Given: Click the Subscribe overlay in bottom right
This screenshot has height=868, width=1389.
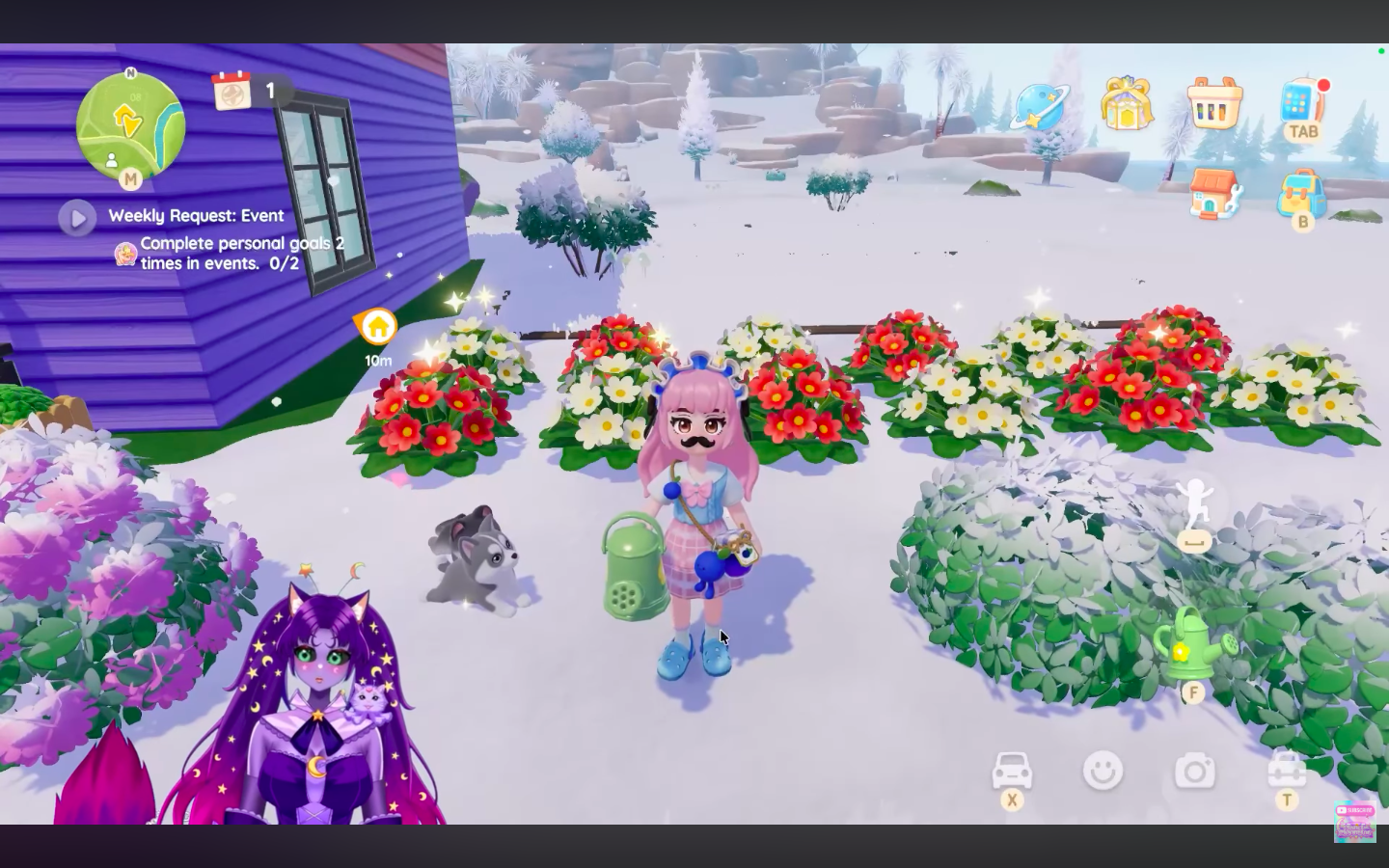Looking at the screenshot, I should coord(1355,818).
